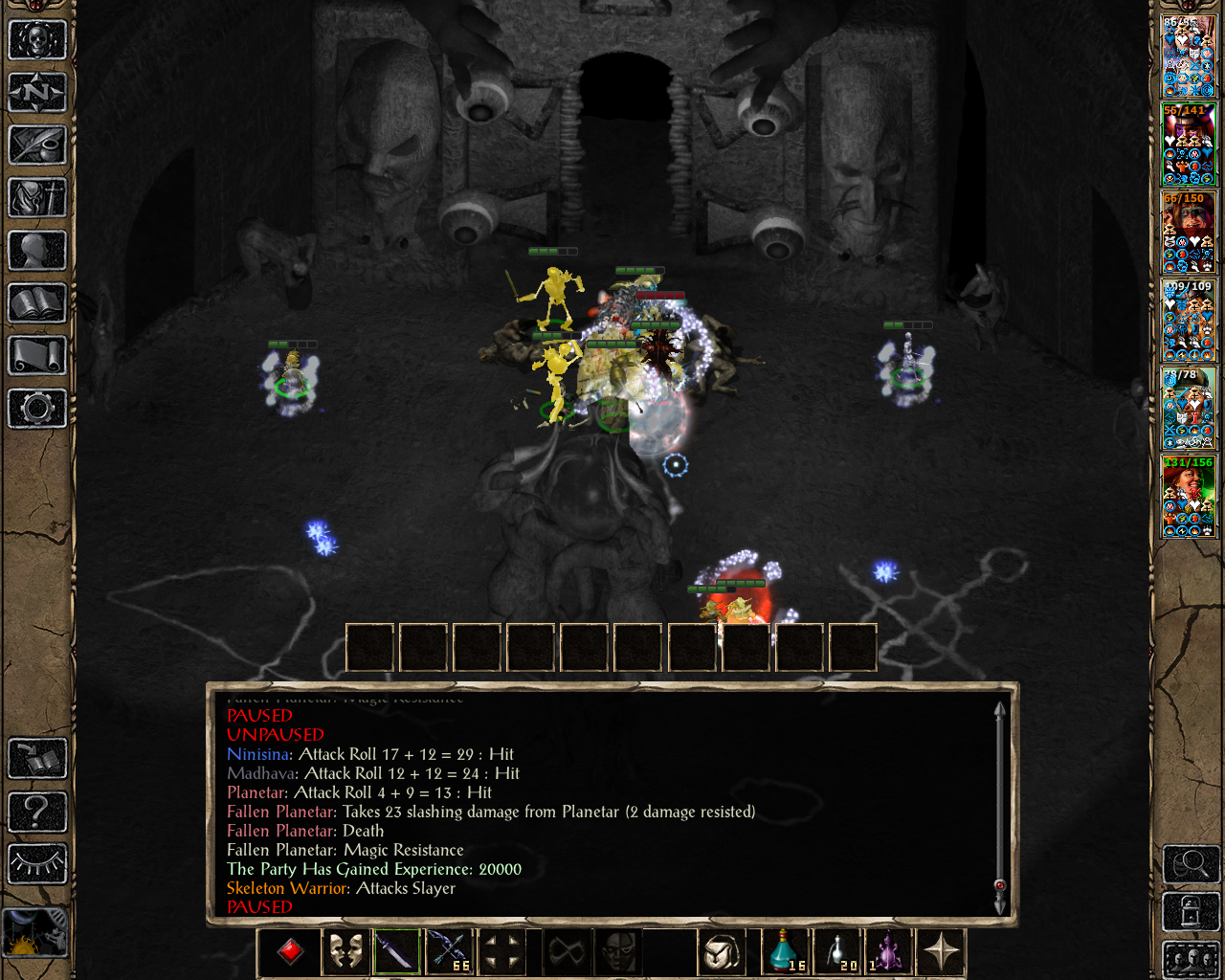
Task: Use the white flask with 20 charges
Action: pos(837,951)
